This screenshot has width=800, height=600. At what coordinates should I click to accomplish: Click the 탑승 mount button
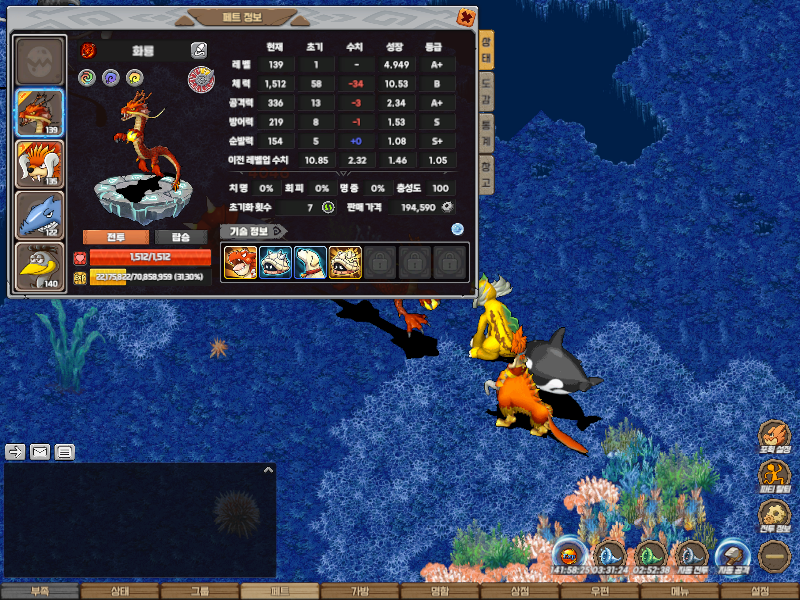181,237
